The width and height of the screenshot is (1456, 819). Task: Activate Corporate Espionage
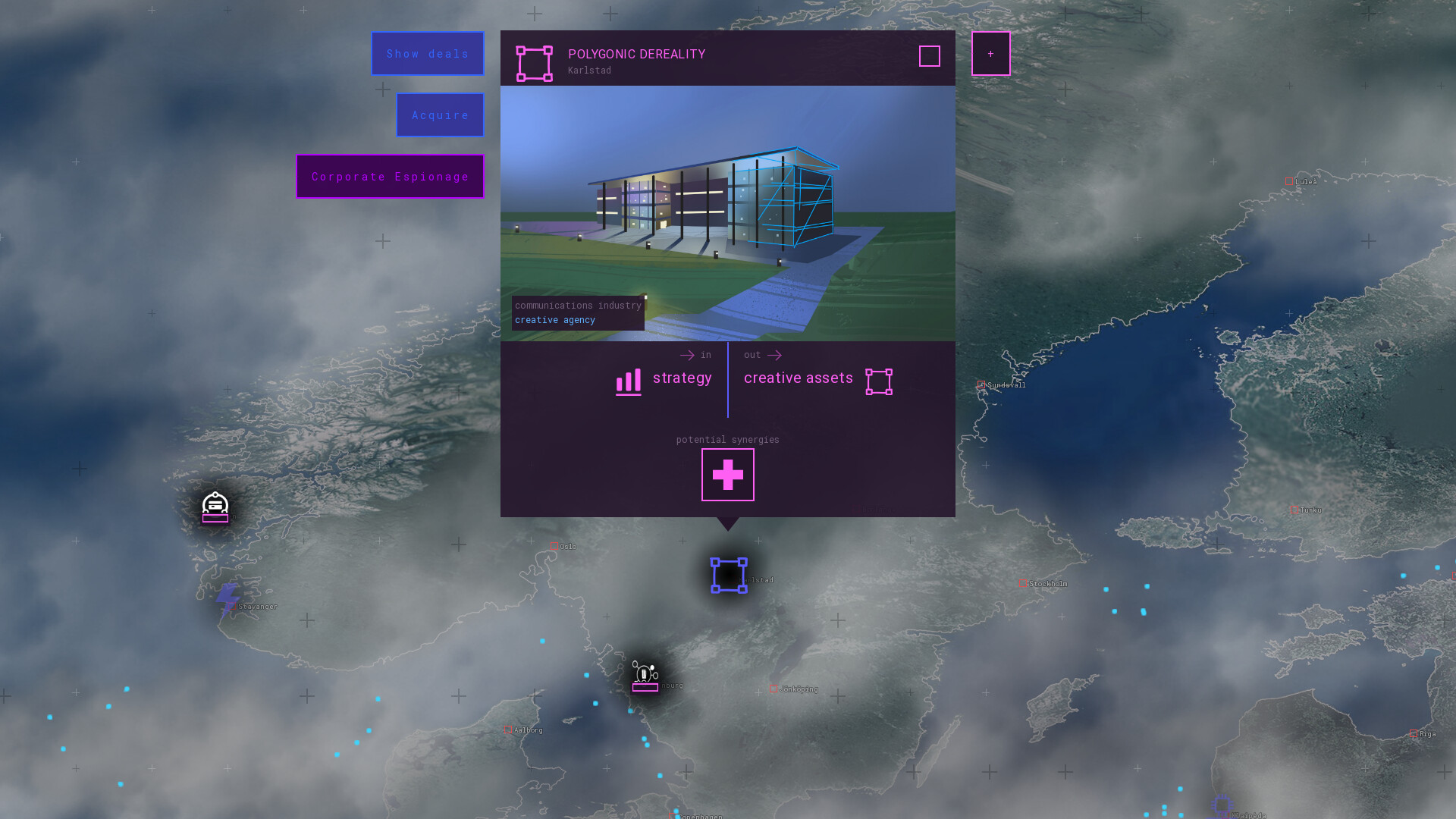click(x=389, y=176)
